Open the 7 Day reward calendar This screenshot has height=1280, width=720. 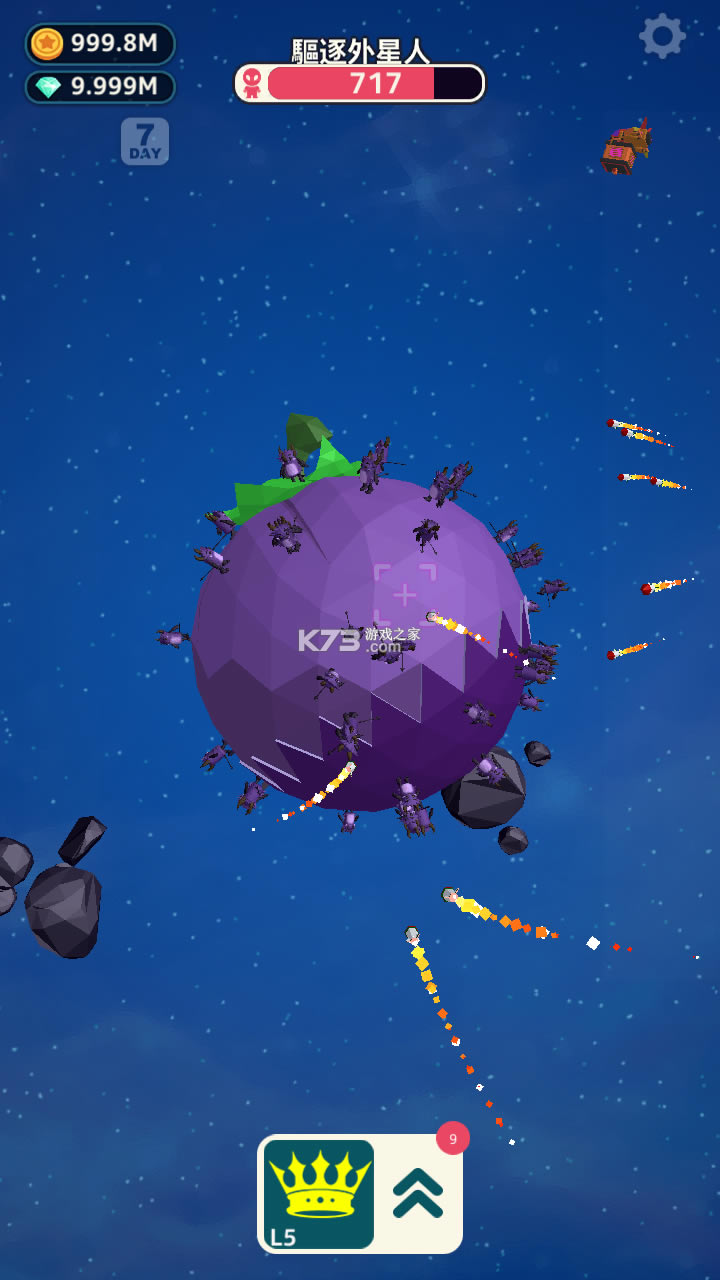pos(145,141)
